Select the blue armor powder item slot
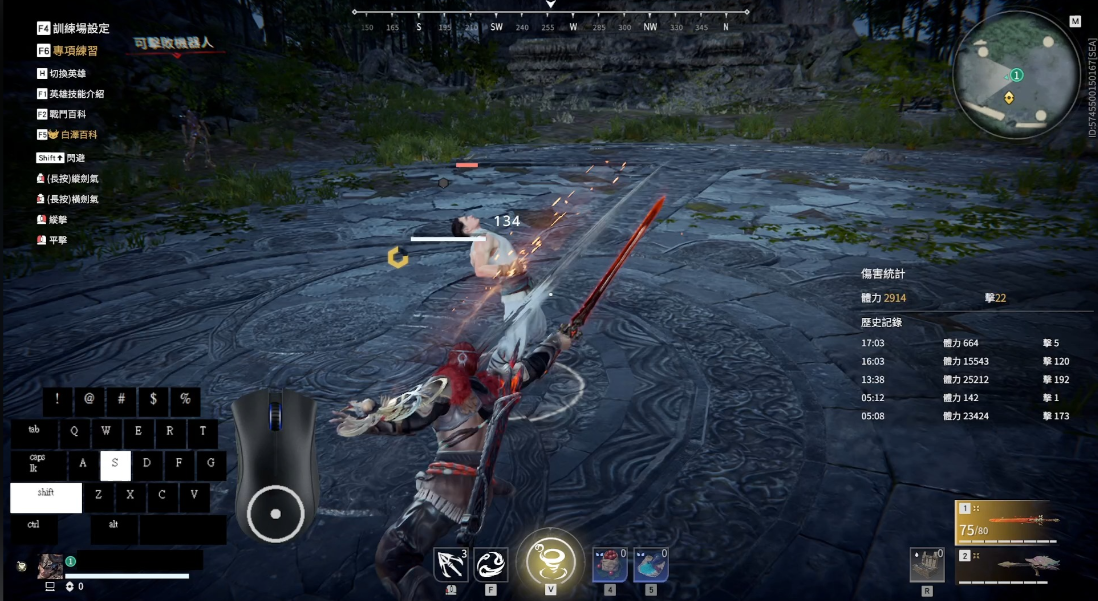Viewport: 1098px width, 601px height. pos(651,565)
